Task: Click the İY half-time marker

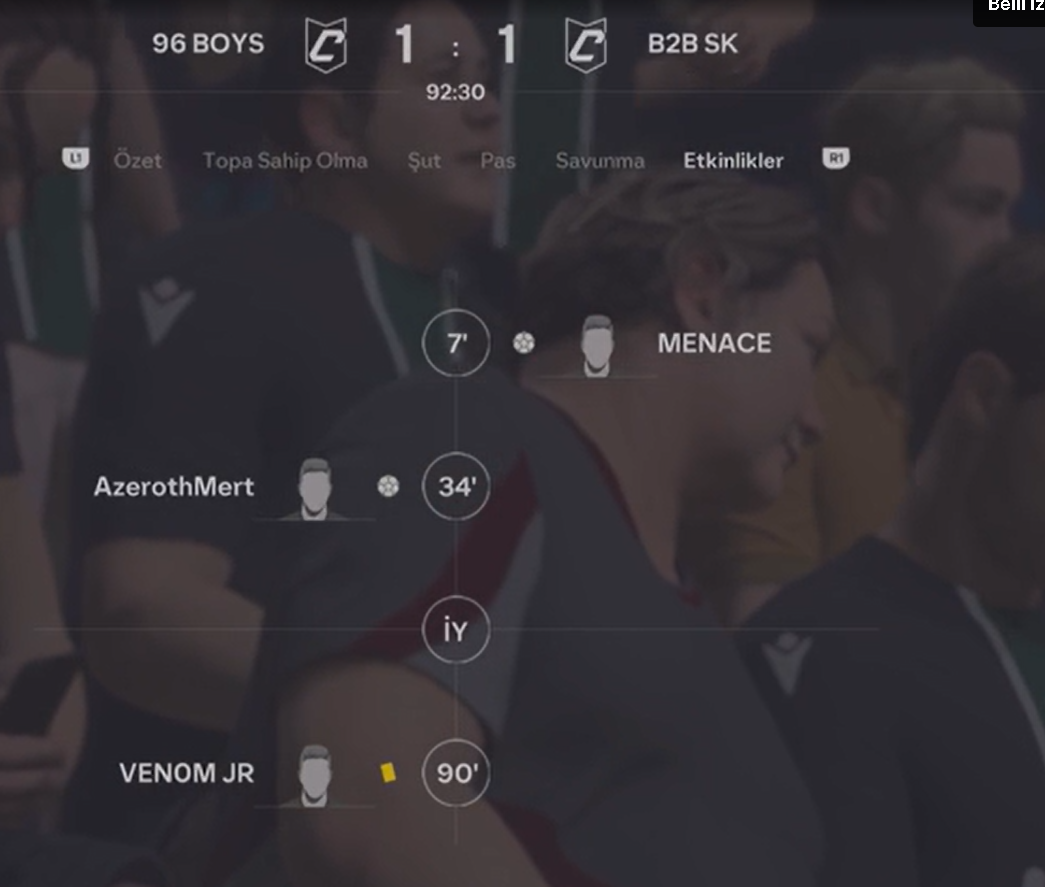Action: coord(456,631)
